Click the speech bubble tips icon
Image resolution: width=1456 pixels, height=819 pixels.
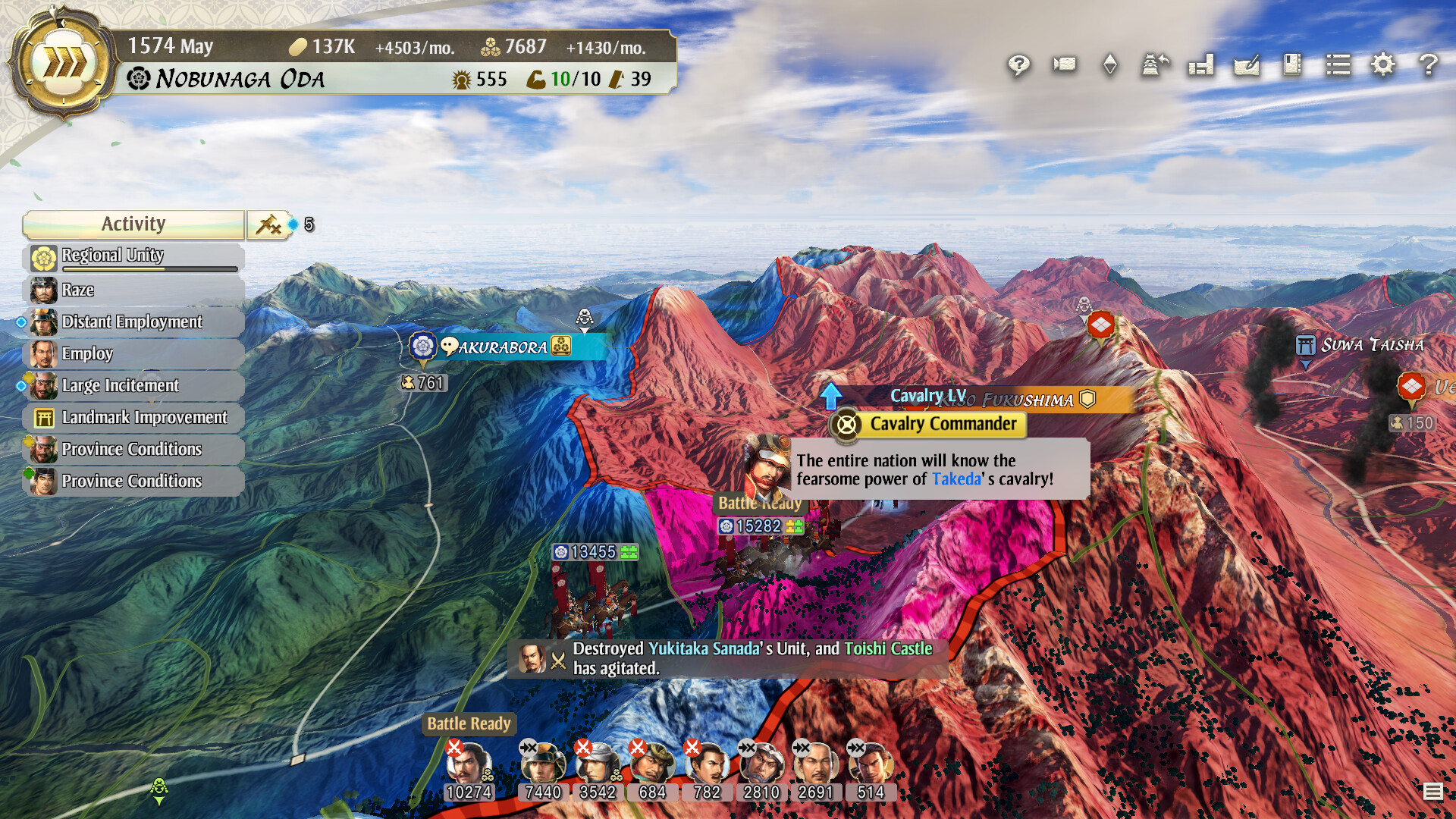(x=1018, y=66)
